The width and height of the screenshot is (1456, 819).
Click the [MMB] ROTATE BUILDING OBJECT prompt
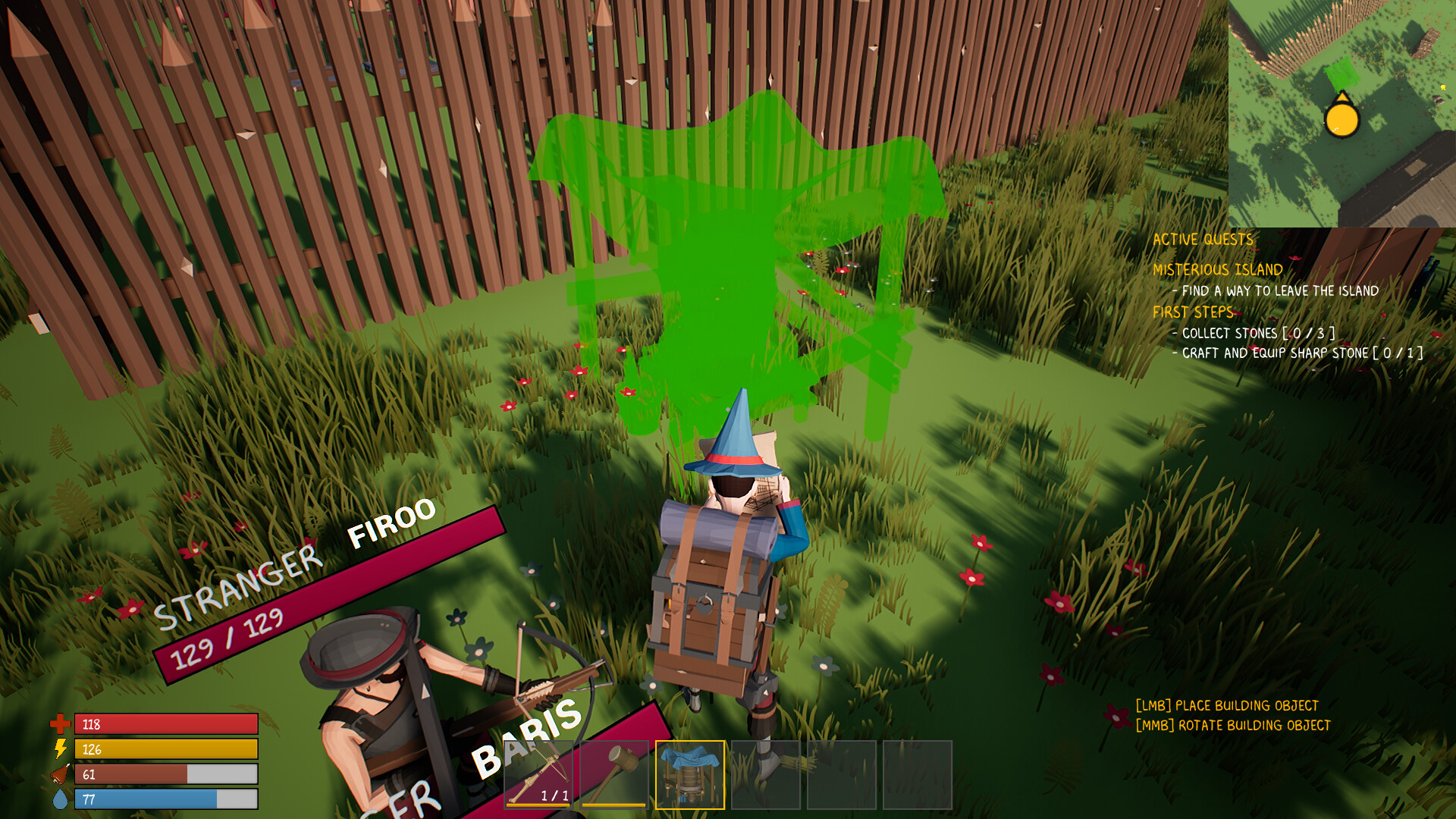click(1233, 725)
